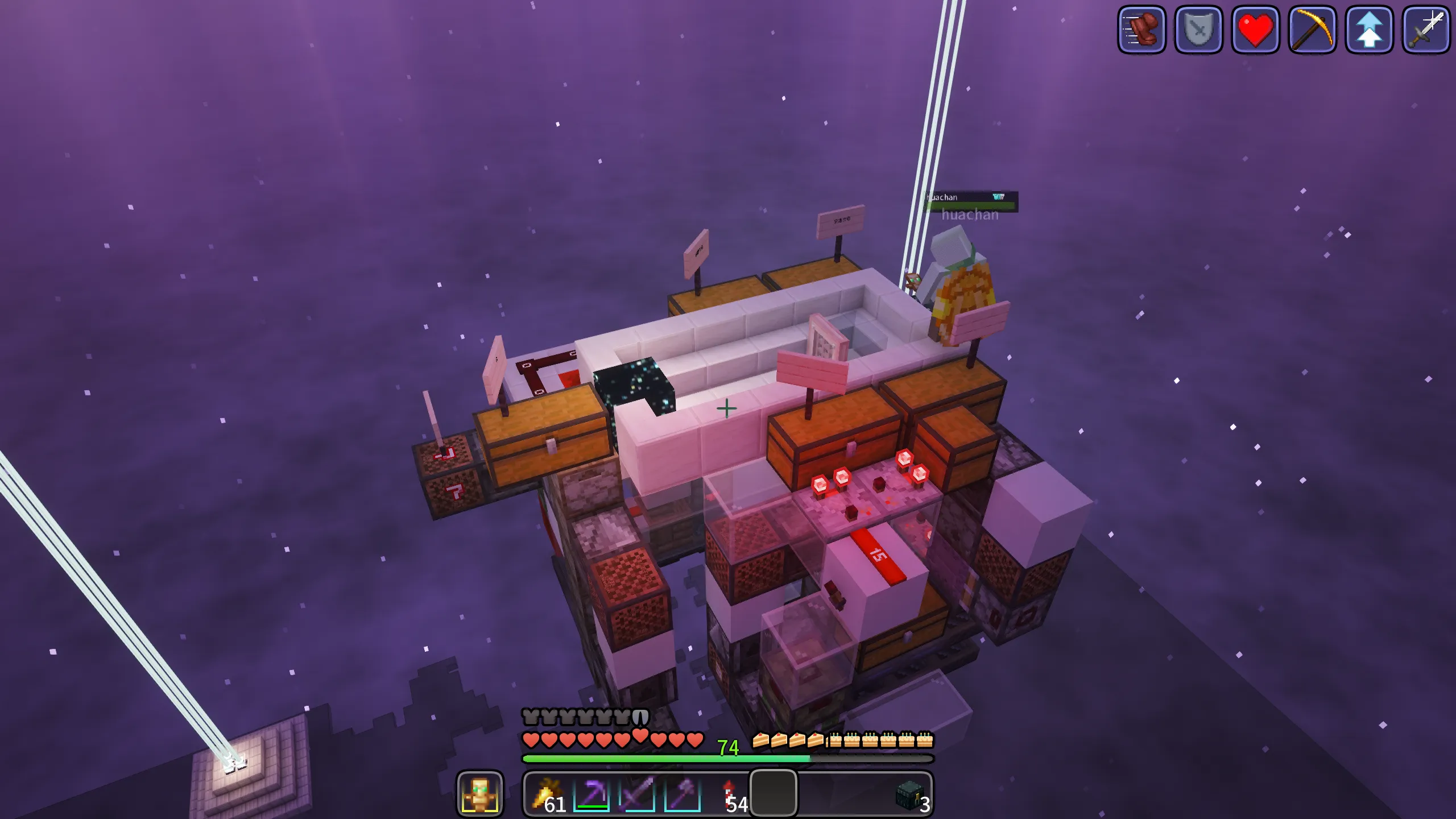This screenshot has height=819, width=1456.
Task: Click the sword strength status effect icon
Action: pos(1426,30)
